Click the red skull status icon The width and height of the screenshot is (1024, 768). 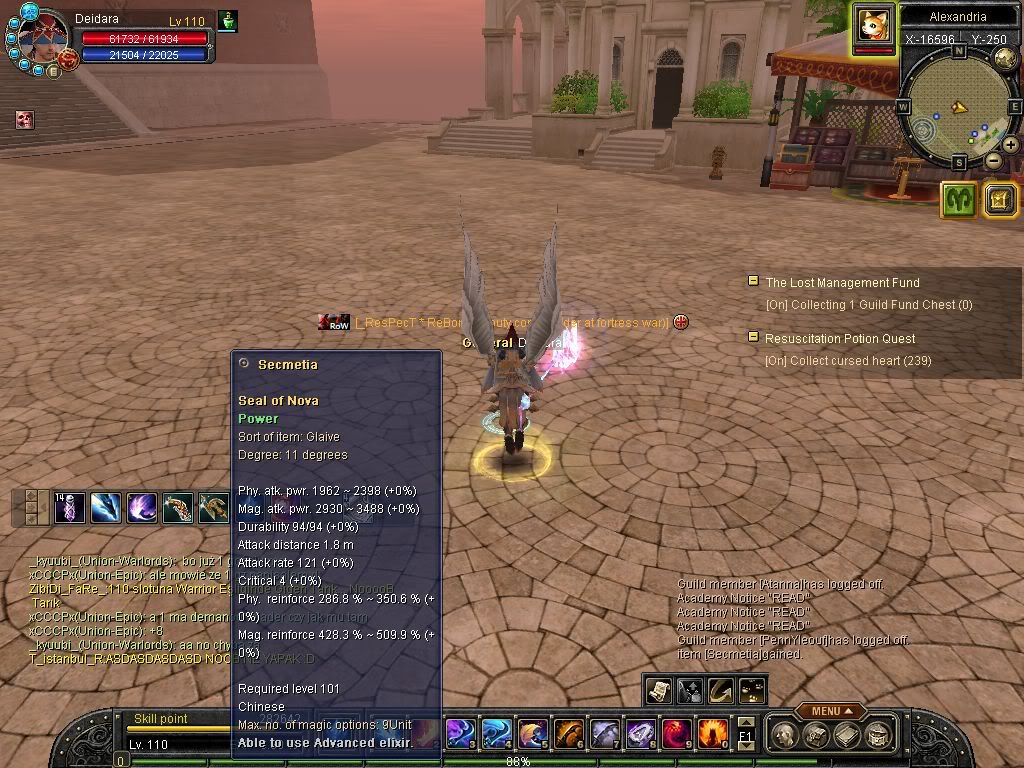[25, 120]
